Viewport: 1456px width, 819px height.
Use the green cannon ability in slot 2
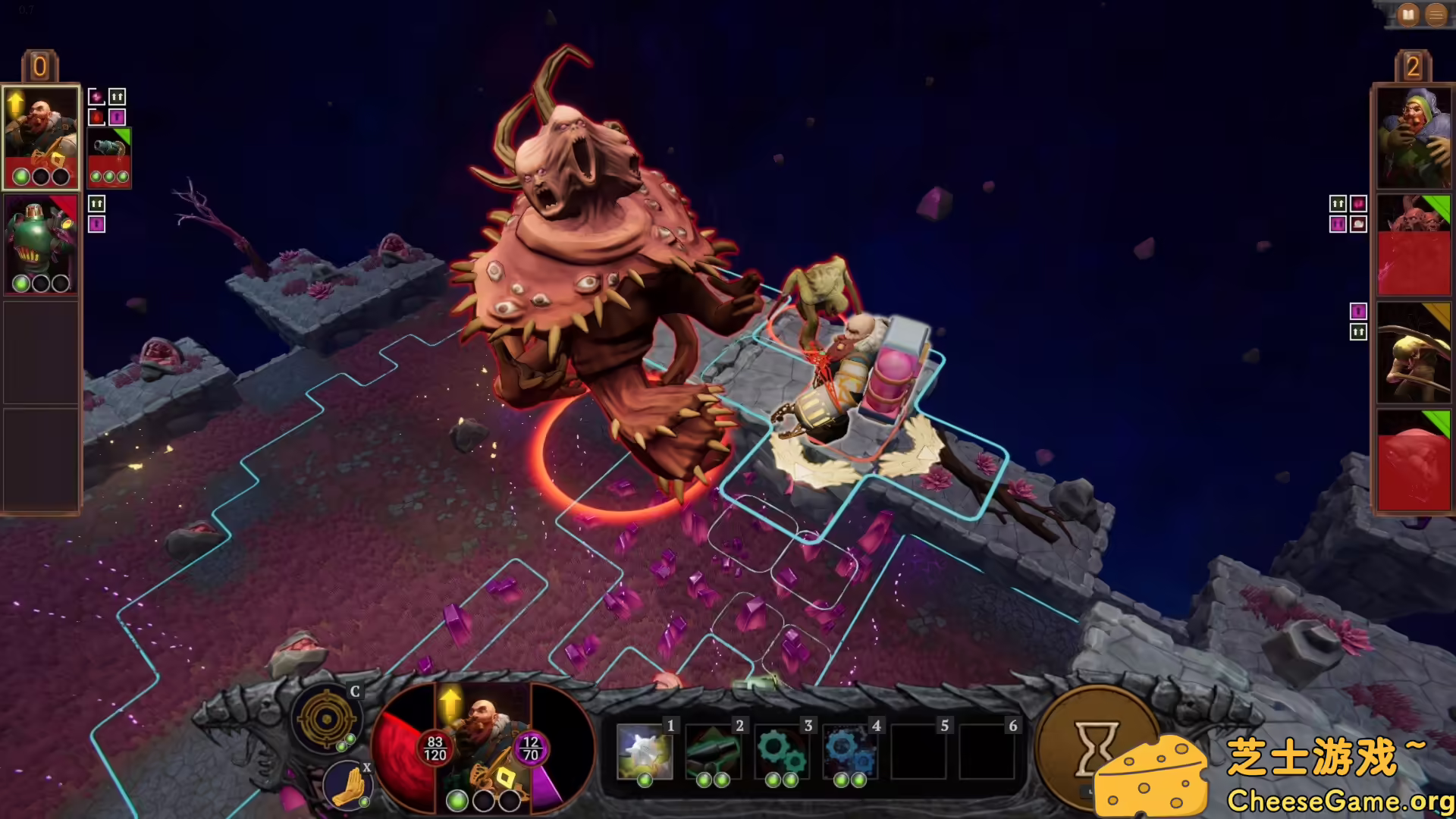713,751
